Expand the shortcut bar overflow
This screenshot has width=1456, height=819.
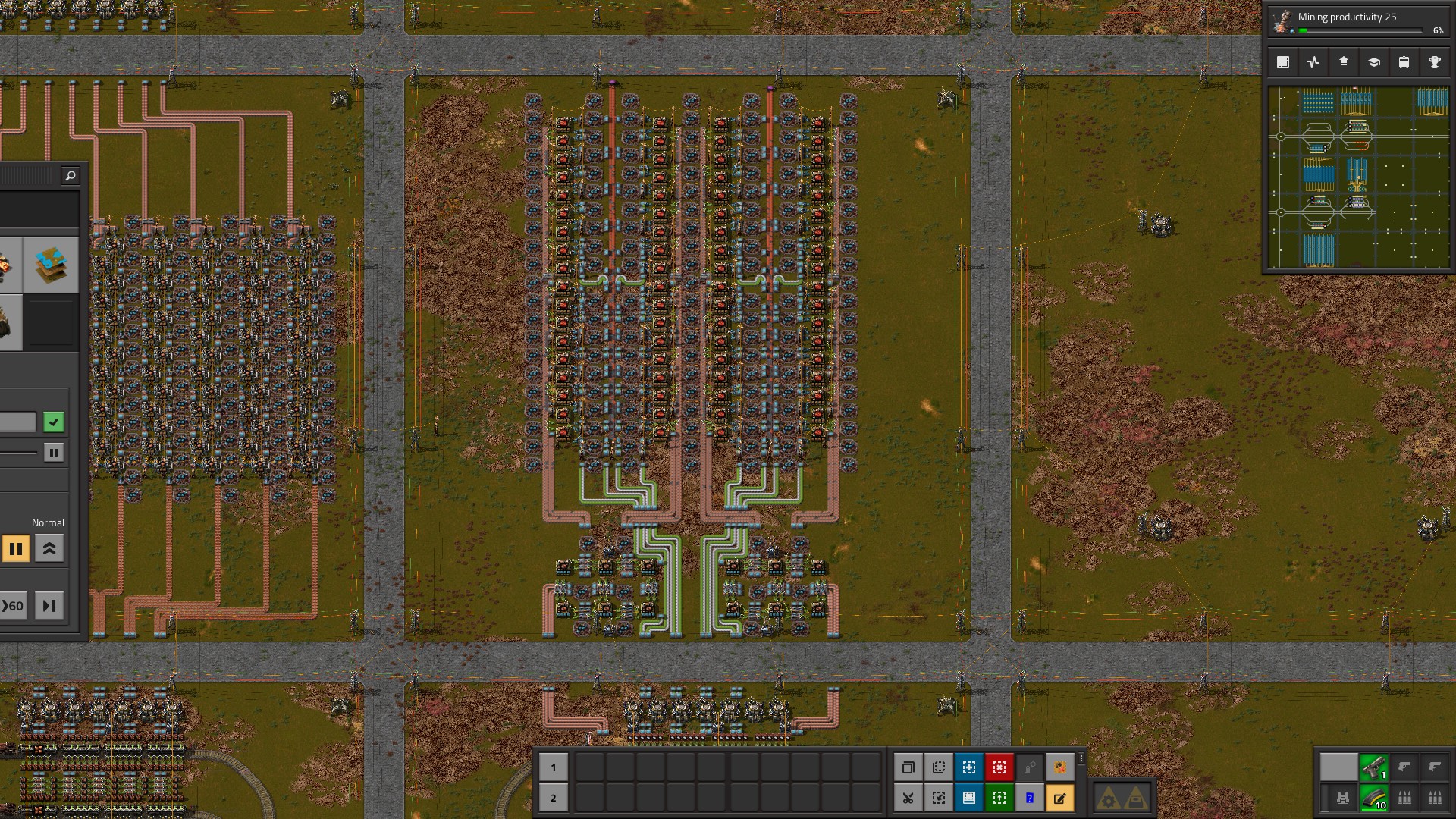(x=1081, y=758)
